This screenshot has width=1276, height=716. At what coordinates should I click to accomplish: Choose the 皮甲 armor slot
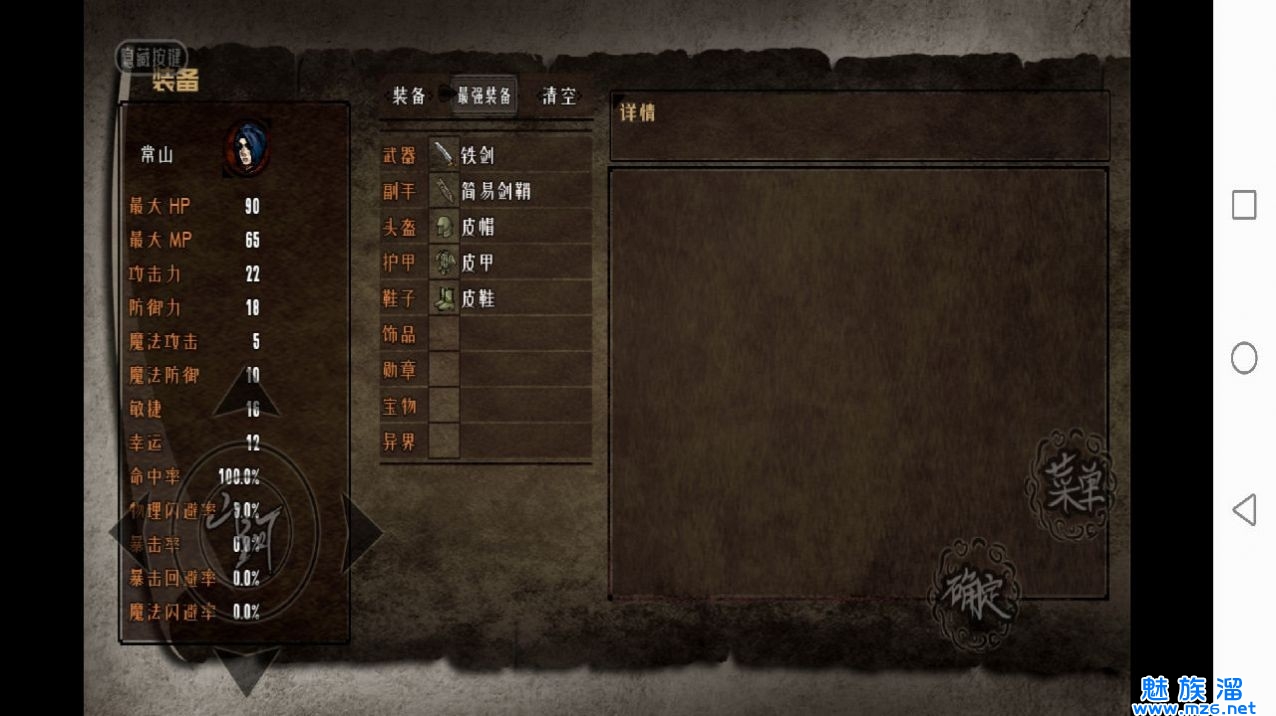(510, 263)
